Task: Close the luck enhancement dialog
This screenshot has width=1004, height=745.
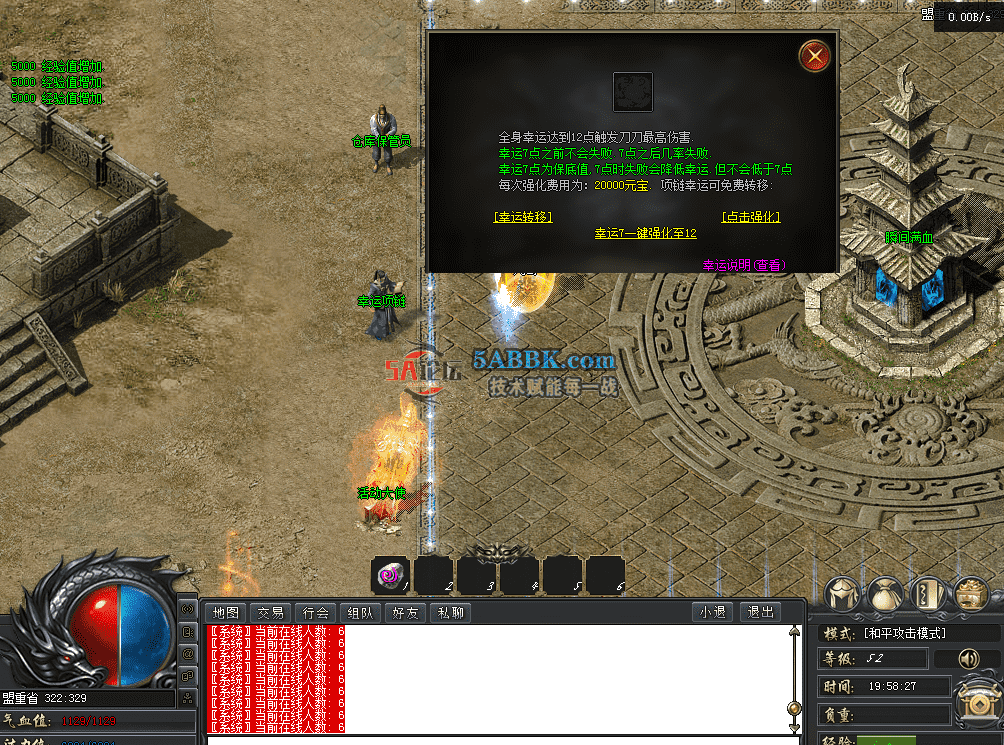Action: (816, 55)
